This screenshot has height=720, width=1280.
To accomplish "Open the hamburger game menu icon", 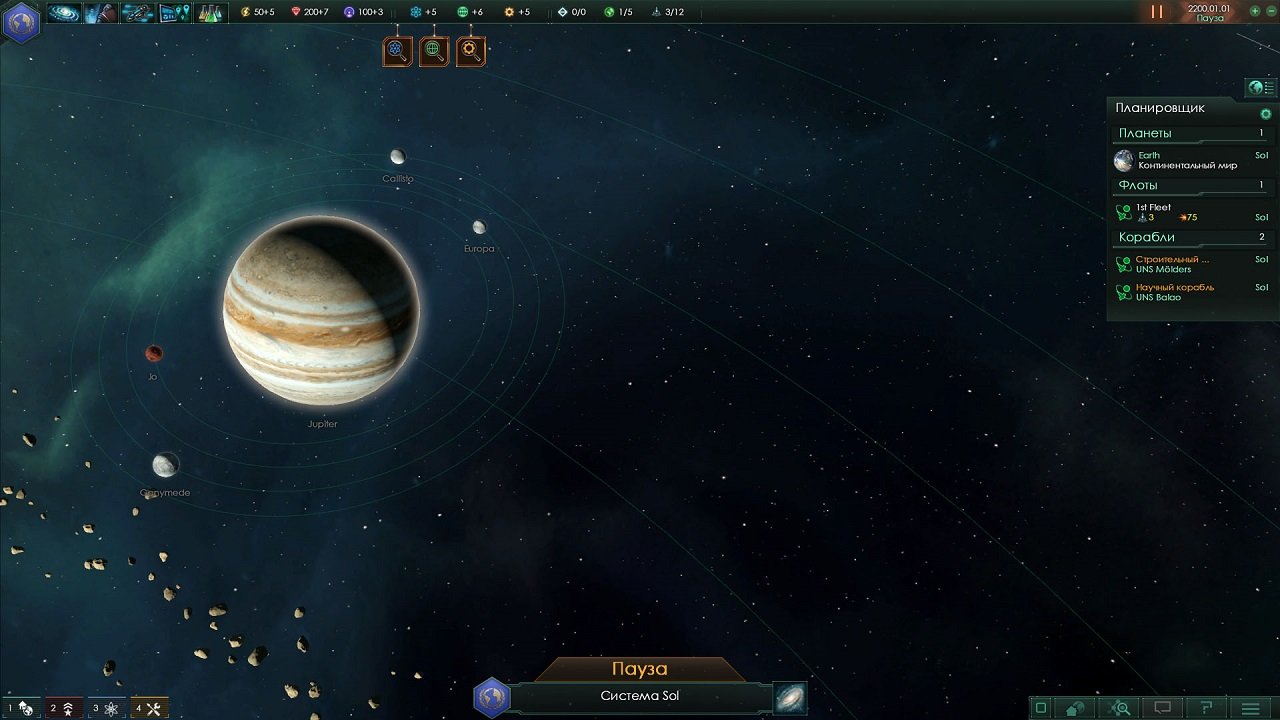I will 1249,707.
